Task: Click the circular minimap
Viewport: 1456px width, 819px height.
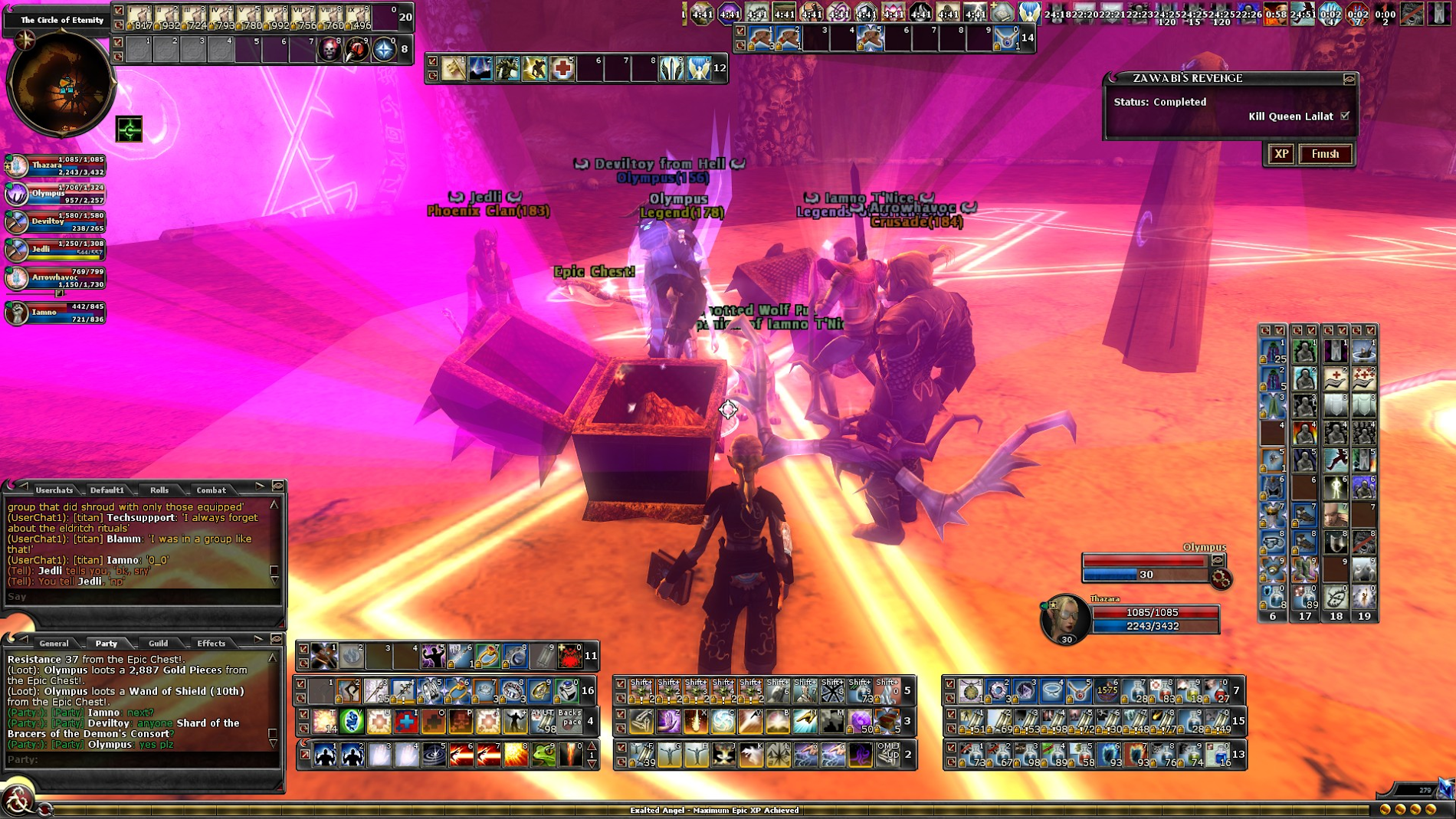Action: pos(61,84)
